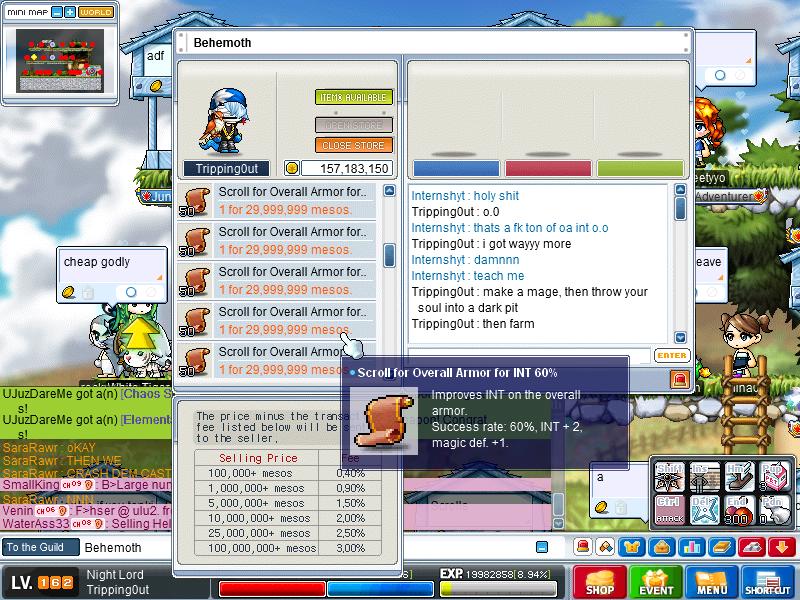Click the red down-arrow toolbar button

coord(779,547)
